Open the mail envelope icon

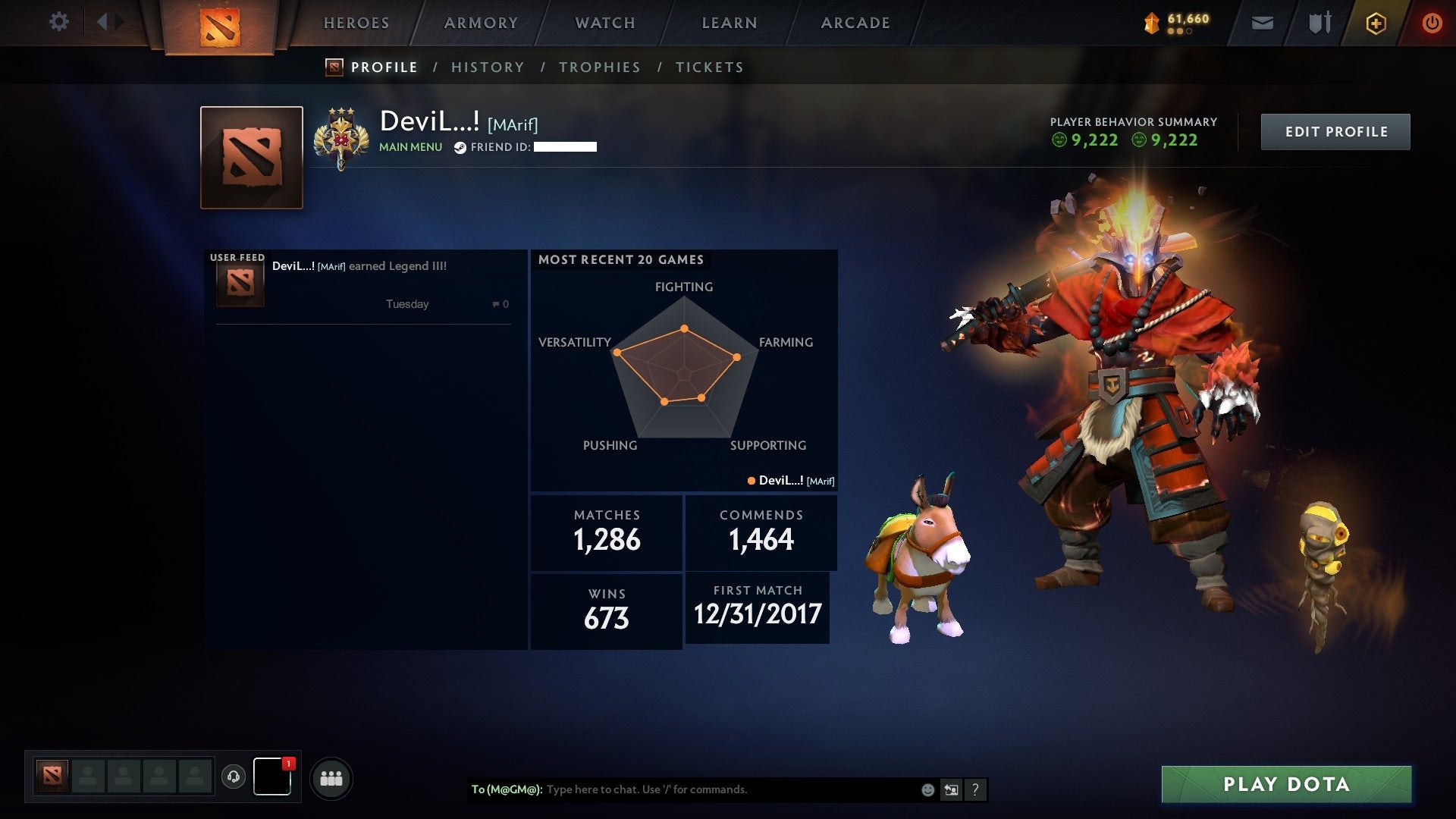point(1262,24)
